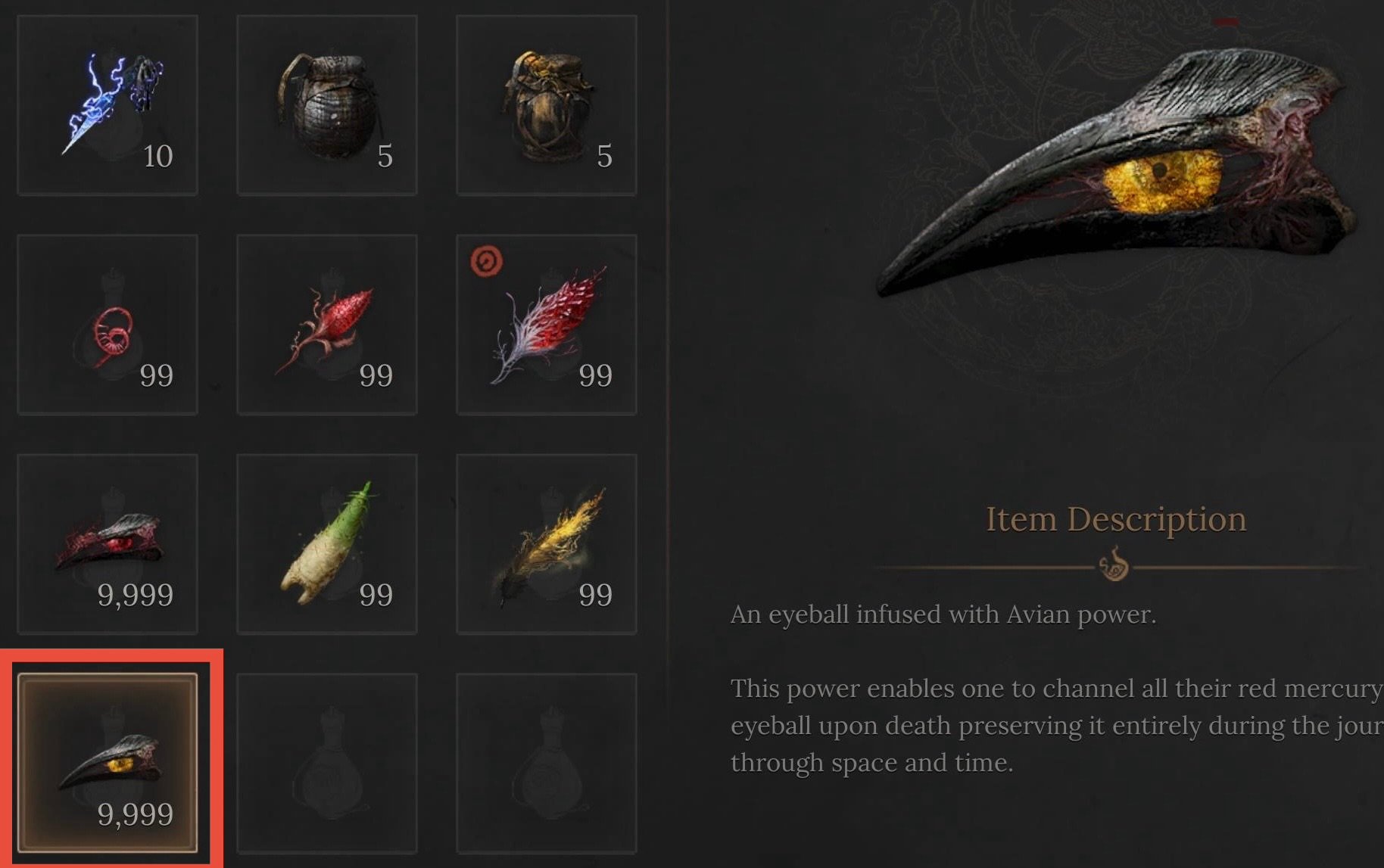Choose the red and white feather slot
Viewport: 1384px width, 868px height.
[547, 325]
